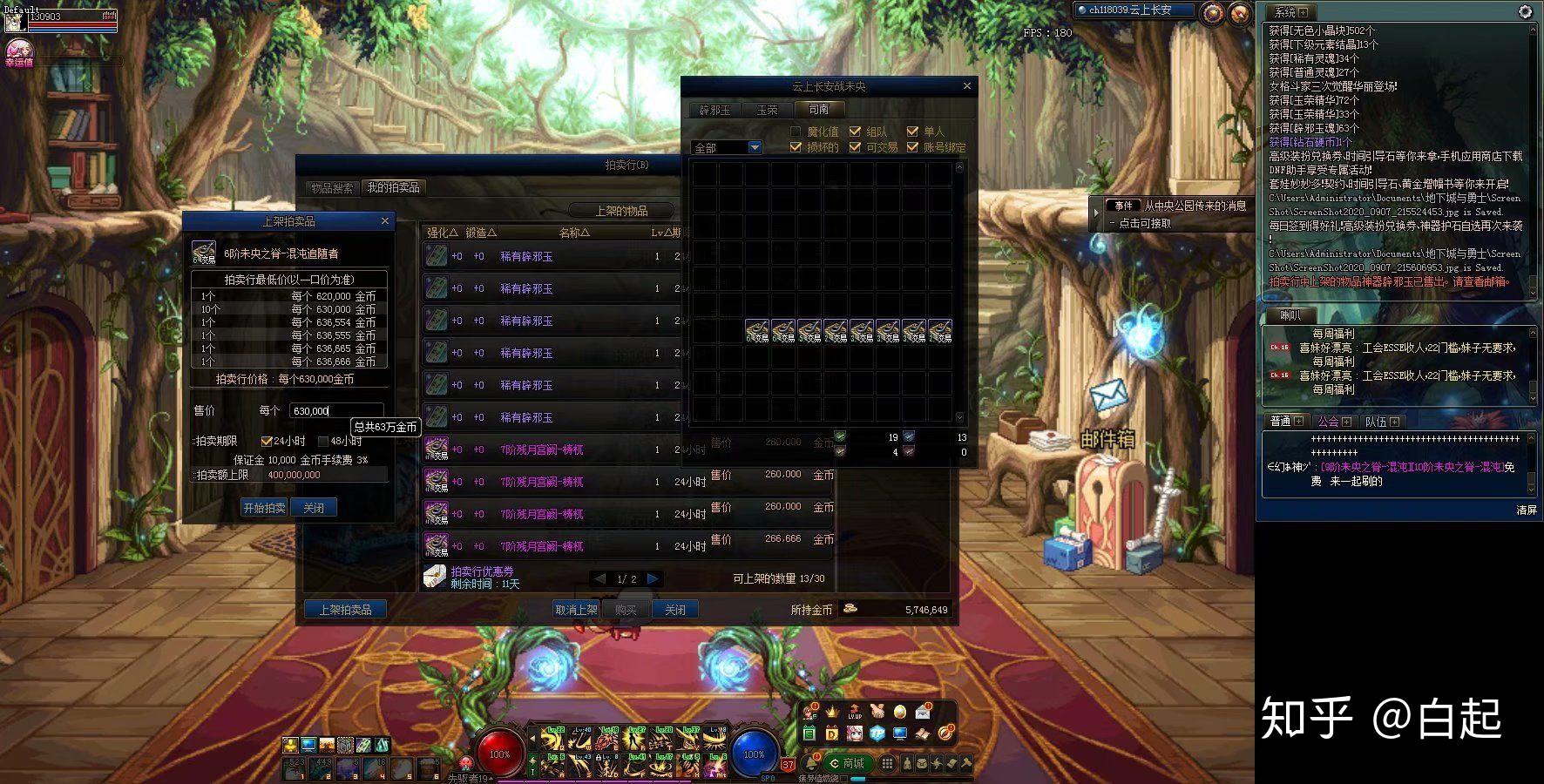Toggle the 24小时 auction duration checkbox
The image size is (1544, 784).
coord(267,442)
